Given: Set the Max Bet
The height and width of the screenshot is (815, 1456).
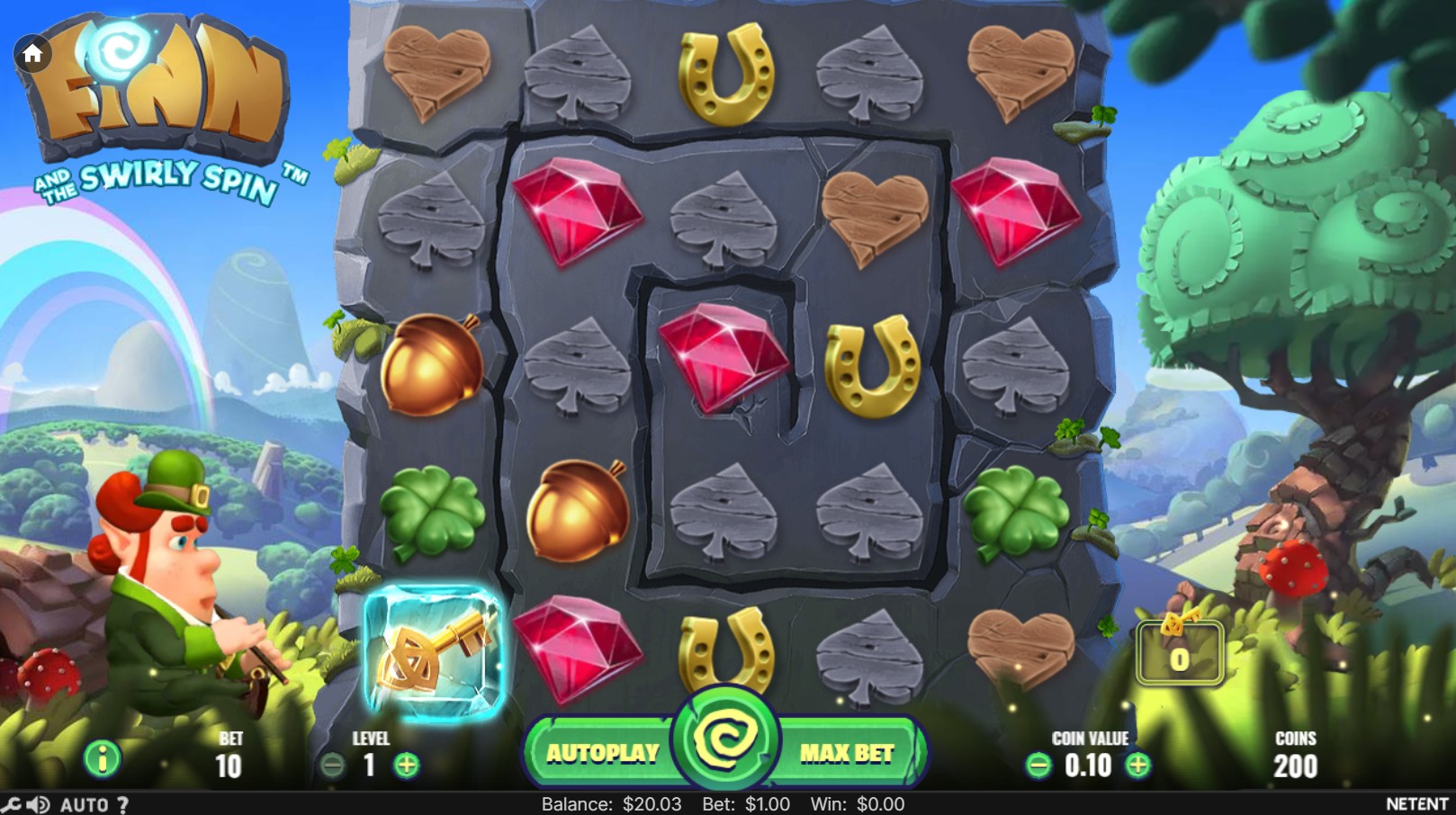Looking at the screenshot, I should tap(846, 753).
